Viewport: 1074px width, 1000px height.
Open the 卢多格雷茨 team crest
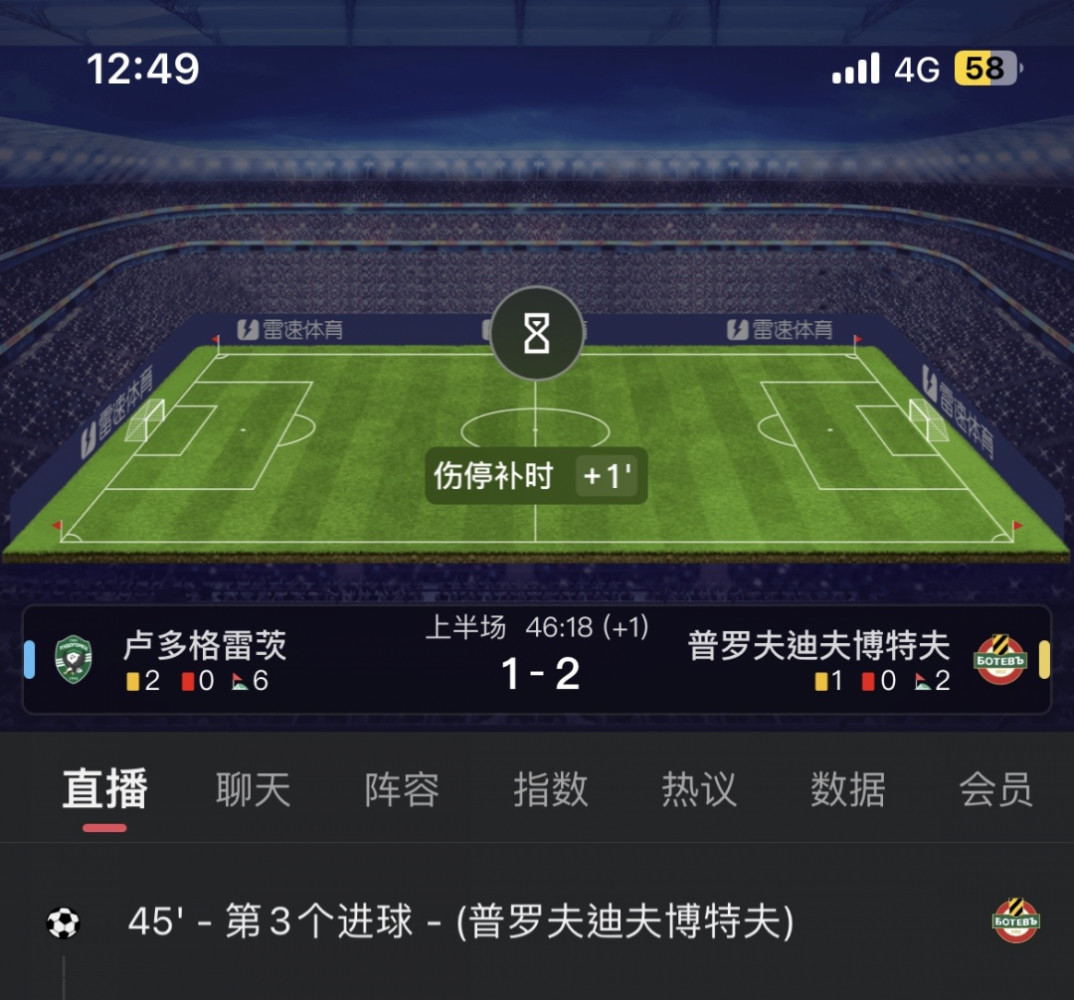pos(73,660)
